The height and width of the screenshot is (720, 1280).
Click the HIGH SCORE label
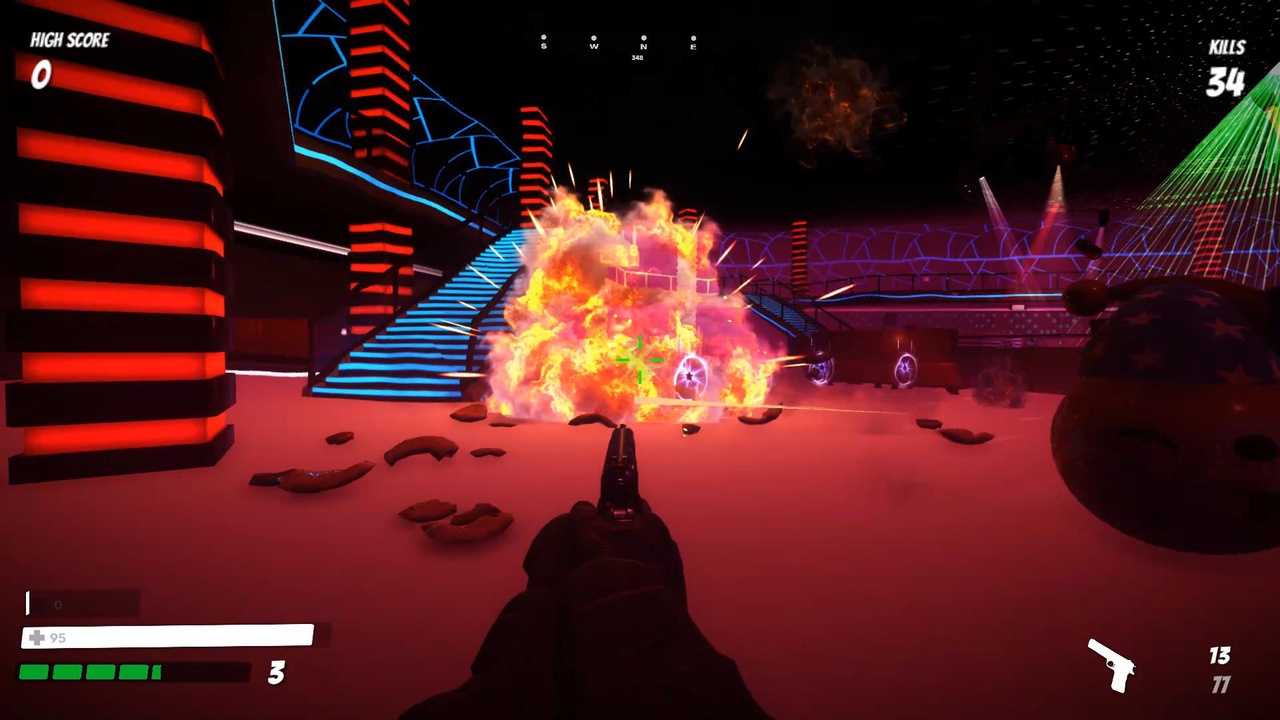tap(70, 40)
